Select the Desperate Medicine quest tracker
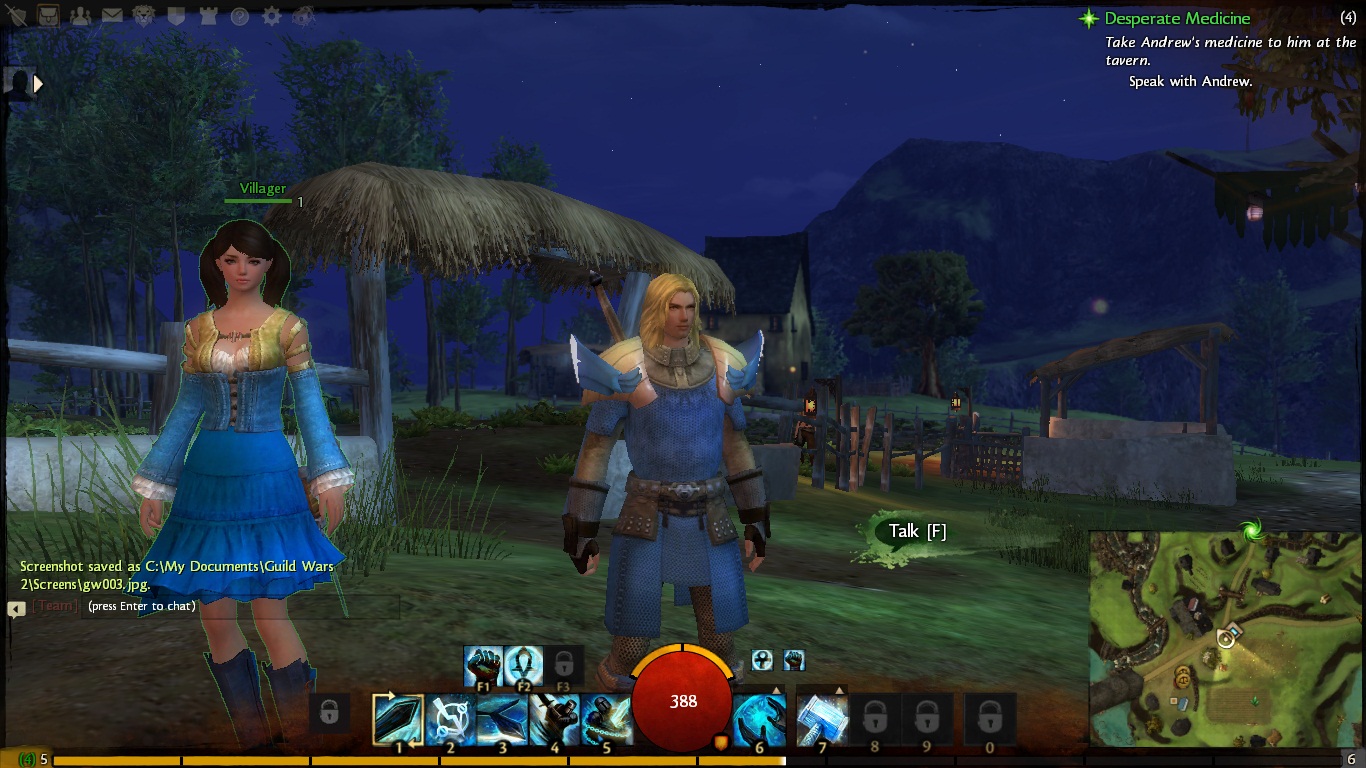Image resolution: width=1366 pixels, height=768 pixels. pos(1176,18)
